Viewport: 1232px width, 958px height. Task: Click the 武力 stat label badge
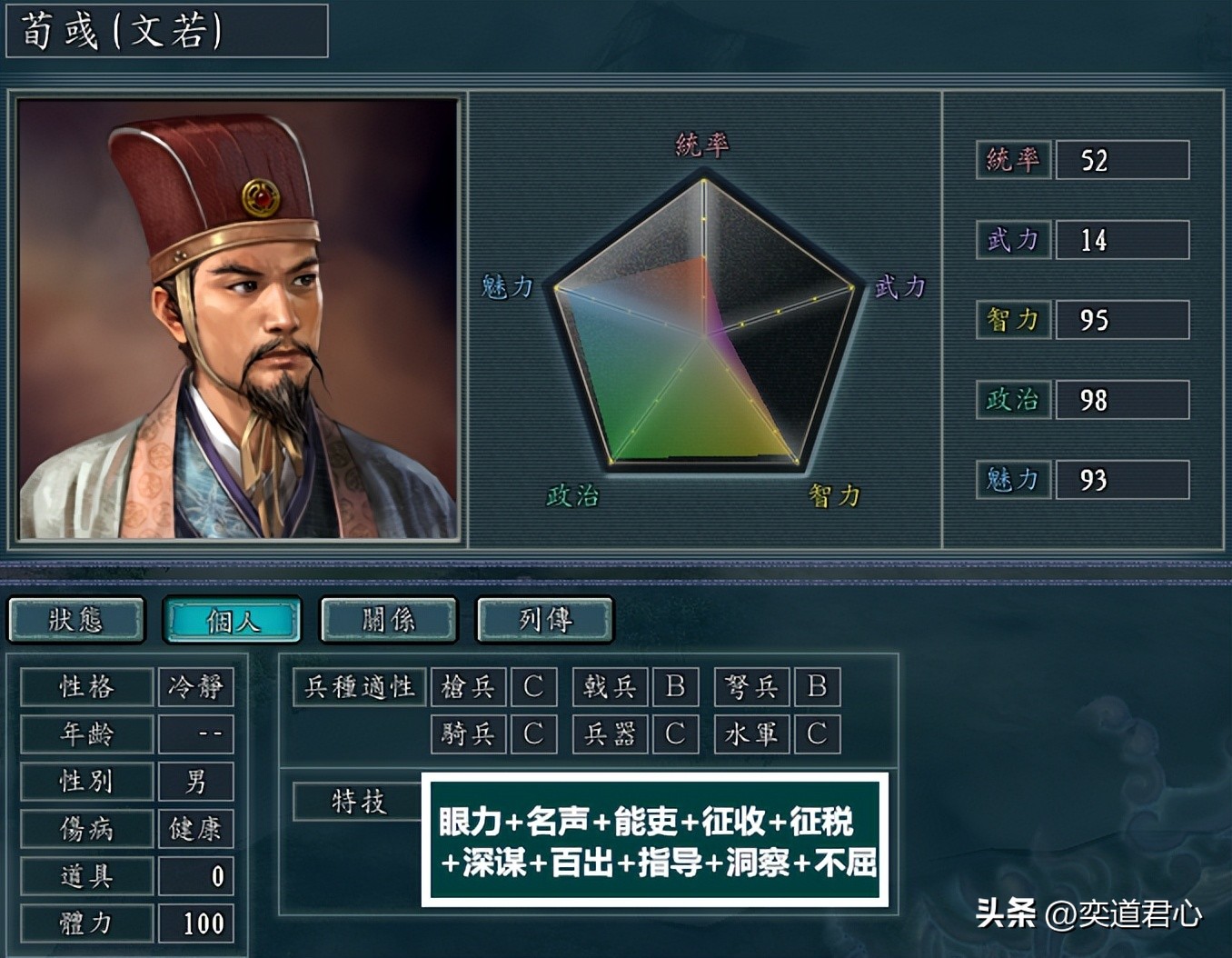[x=1012, y=240]
